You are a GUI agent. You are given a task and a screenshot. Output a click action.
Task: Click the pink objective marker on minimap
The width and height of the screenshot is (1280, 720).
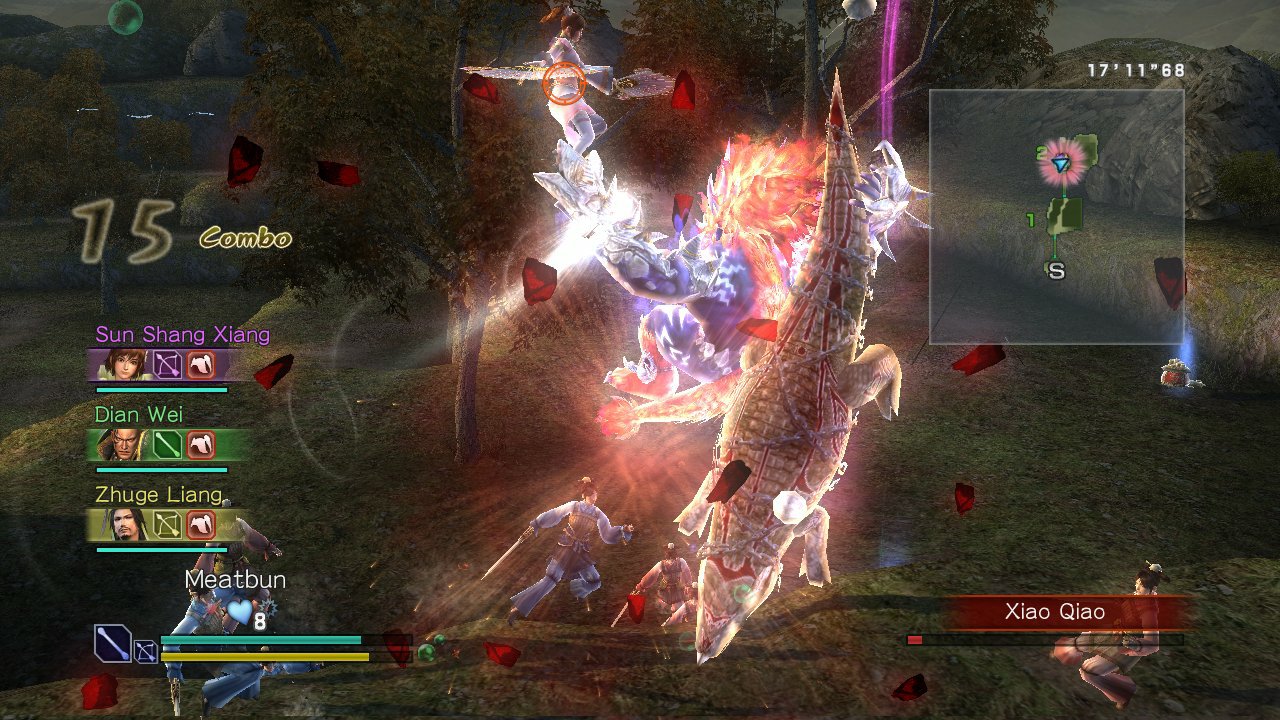1062,162
